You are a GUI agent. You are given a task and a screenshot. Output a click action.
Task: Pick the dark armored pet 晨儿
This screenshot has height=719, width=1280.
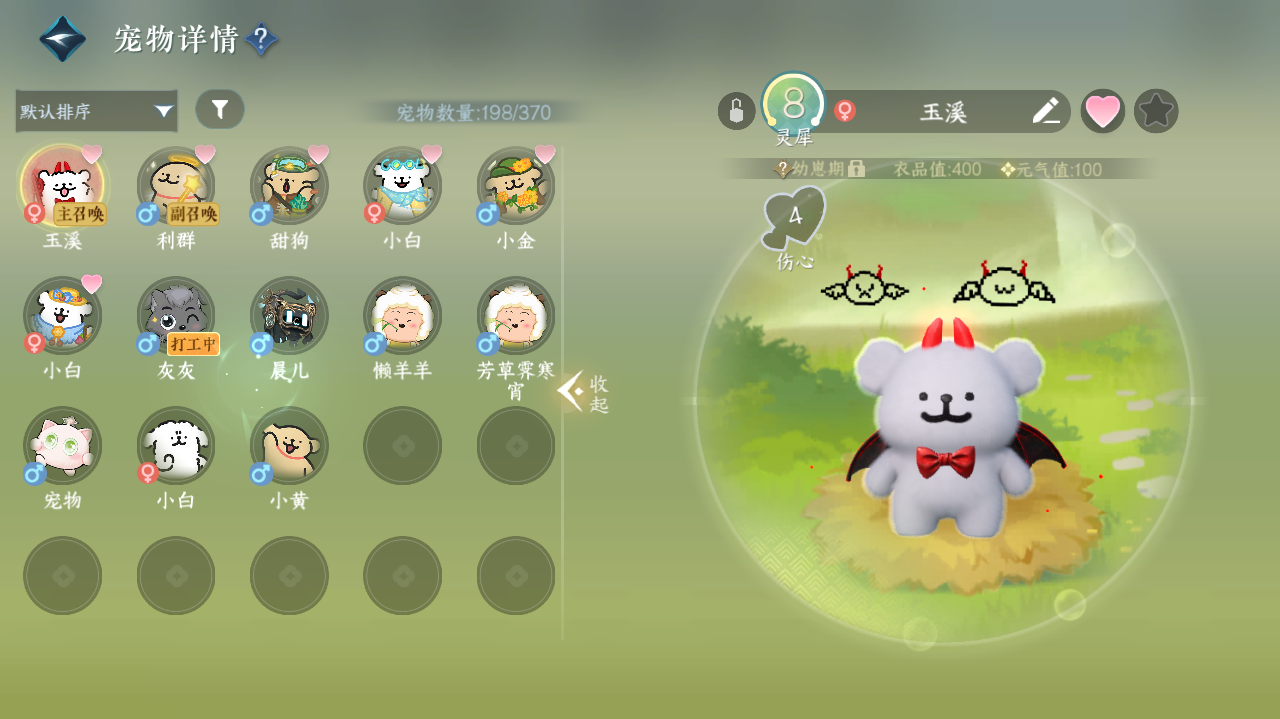click(x=289, y=316)
